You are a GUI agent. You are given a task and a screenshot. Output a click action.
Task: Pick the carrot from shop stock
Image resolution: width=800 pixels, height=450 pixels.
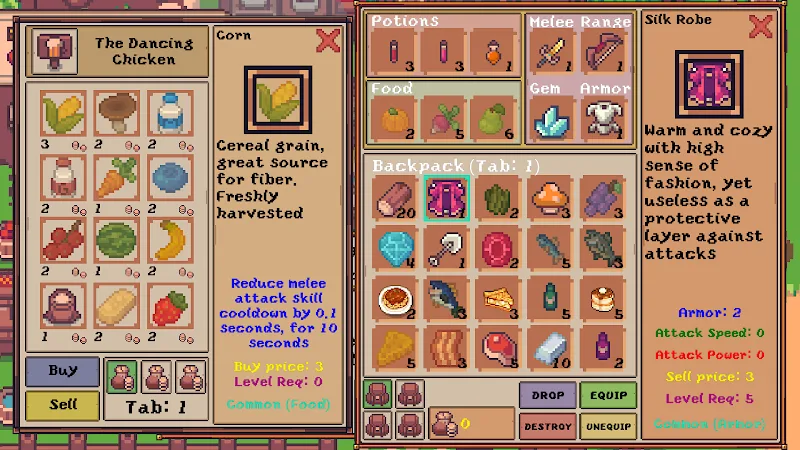click(x=116, y=177)
